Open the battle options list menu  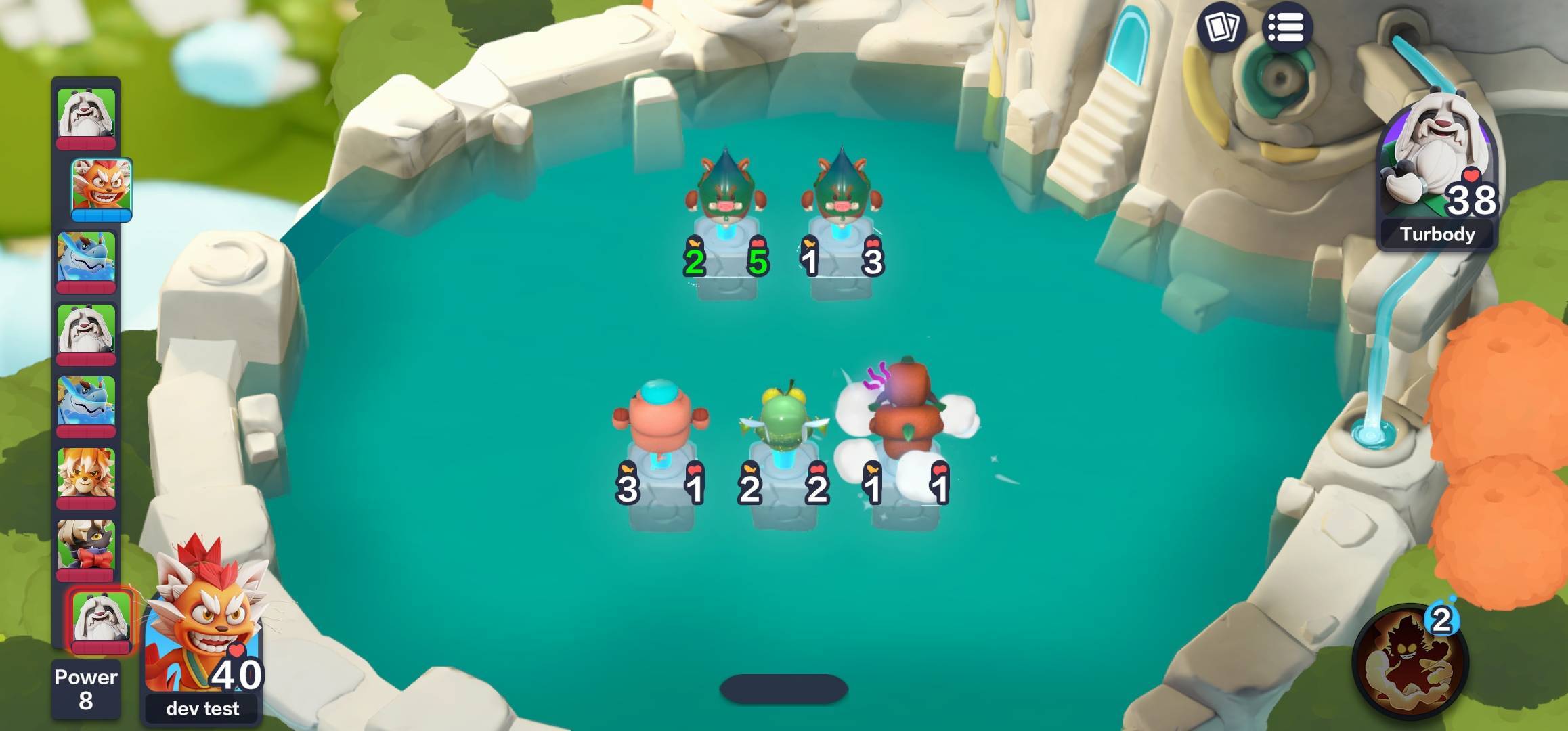tap(1286, 28)
